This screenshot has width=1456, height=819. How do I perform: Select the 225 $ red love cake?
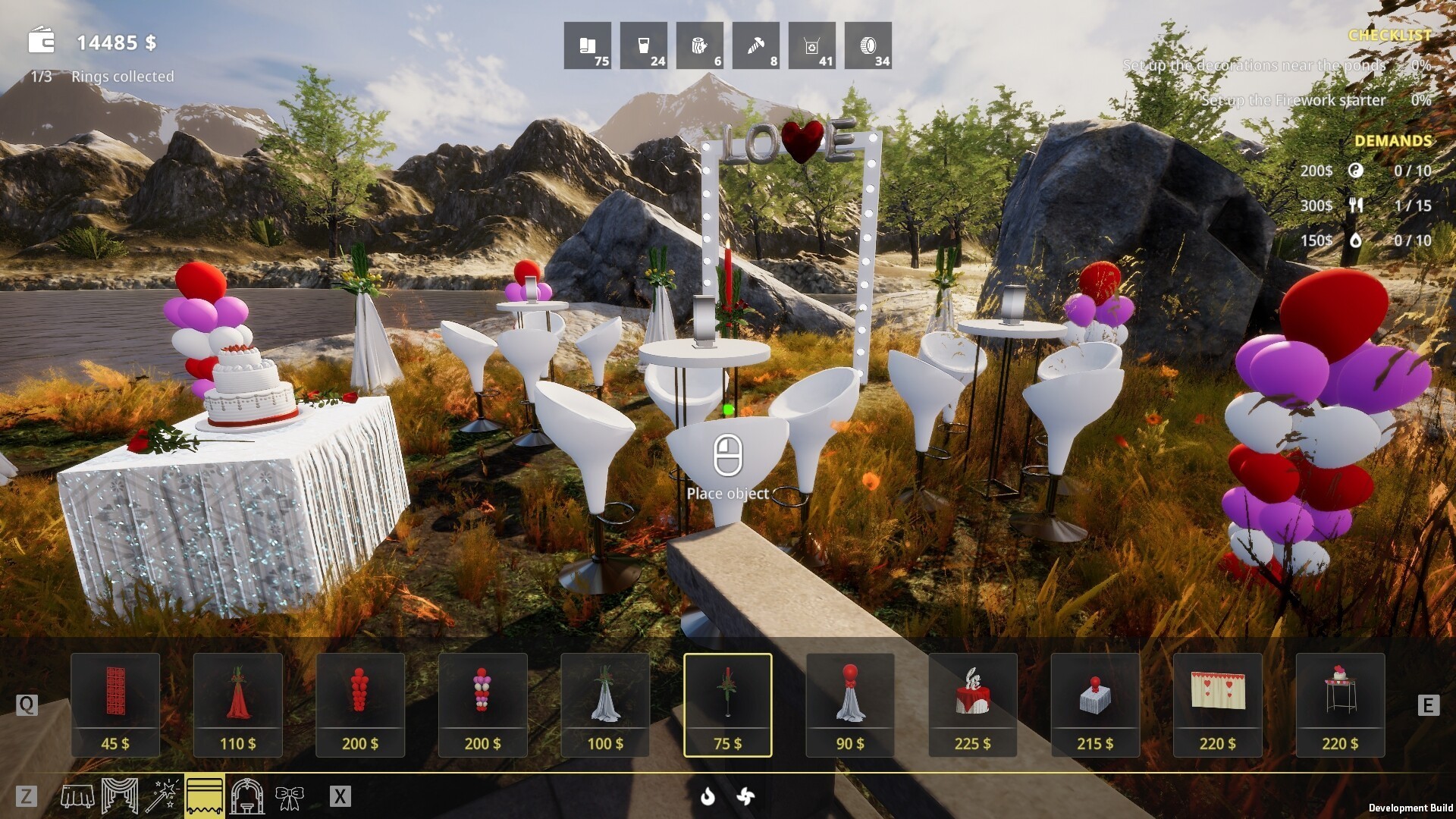pos(973,704)
